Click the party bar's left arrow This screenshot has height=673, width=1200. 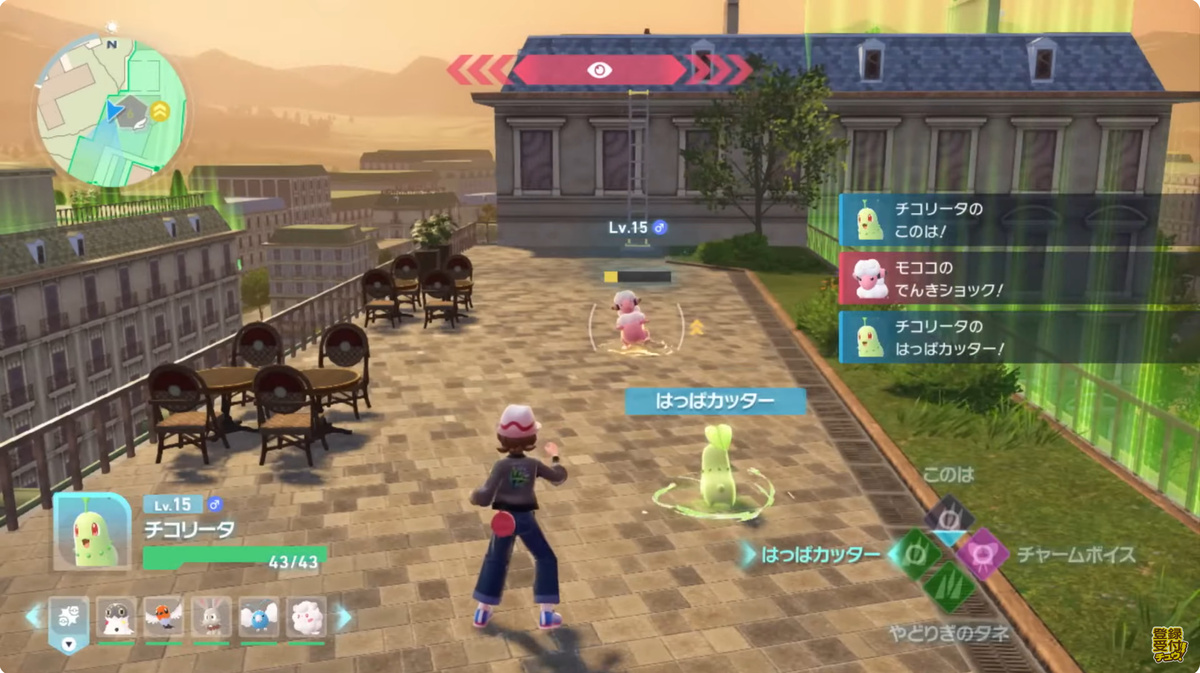[x=34, y=616]
